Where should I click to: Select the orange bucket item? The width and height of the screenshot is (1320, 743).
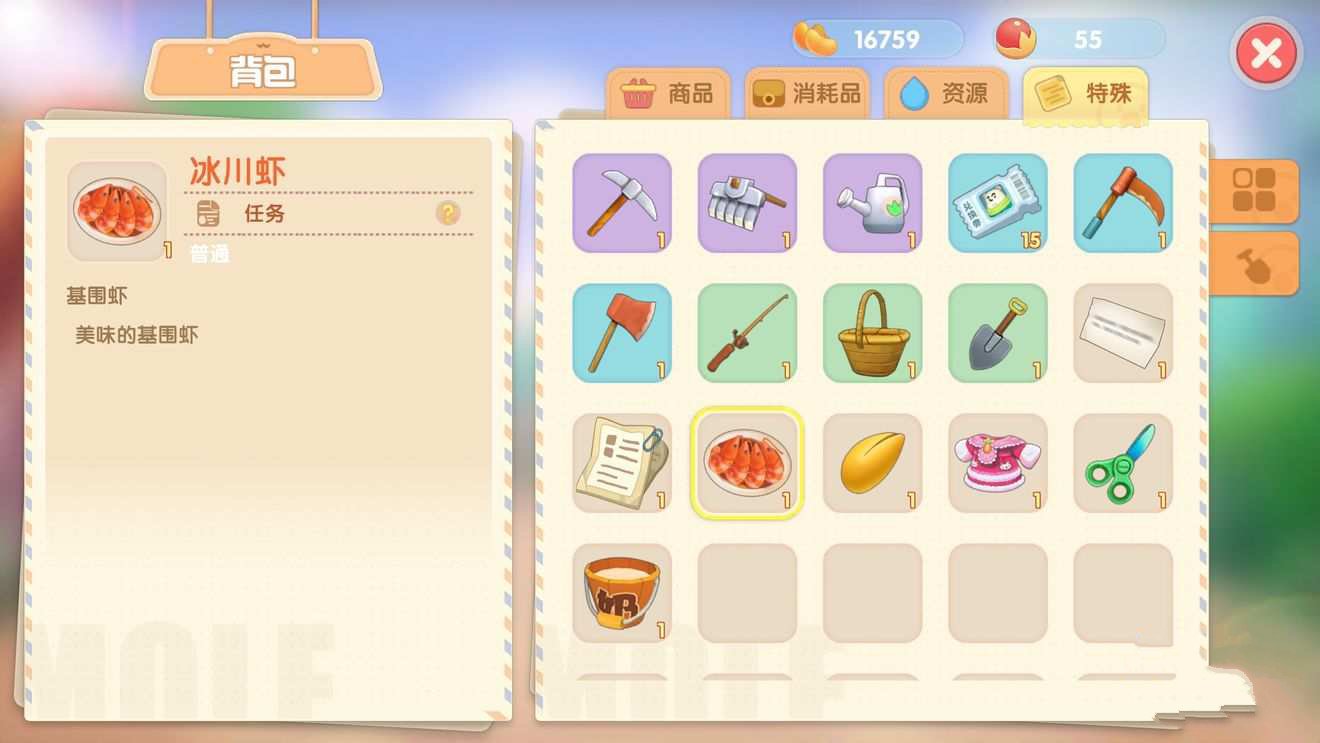[622, 593]
